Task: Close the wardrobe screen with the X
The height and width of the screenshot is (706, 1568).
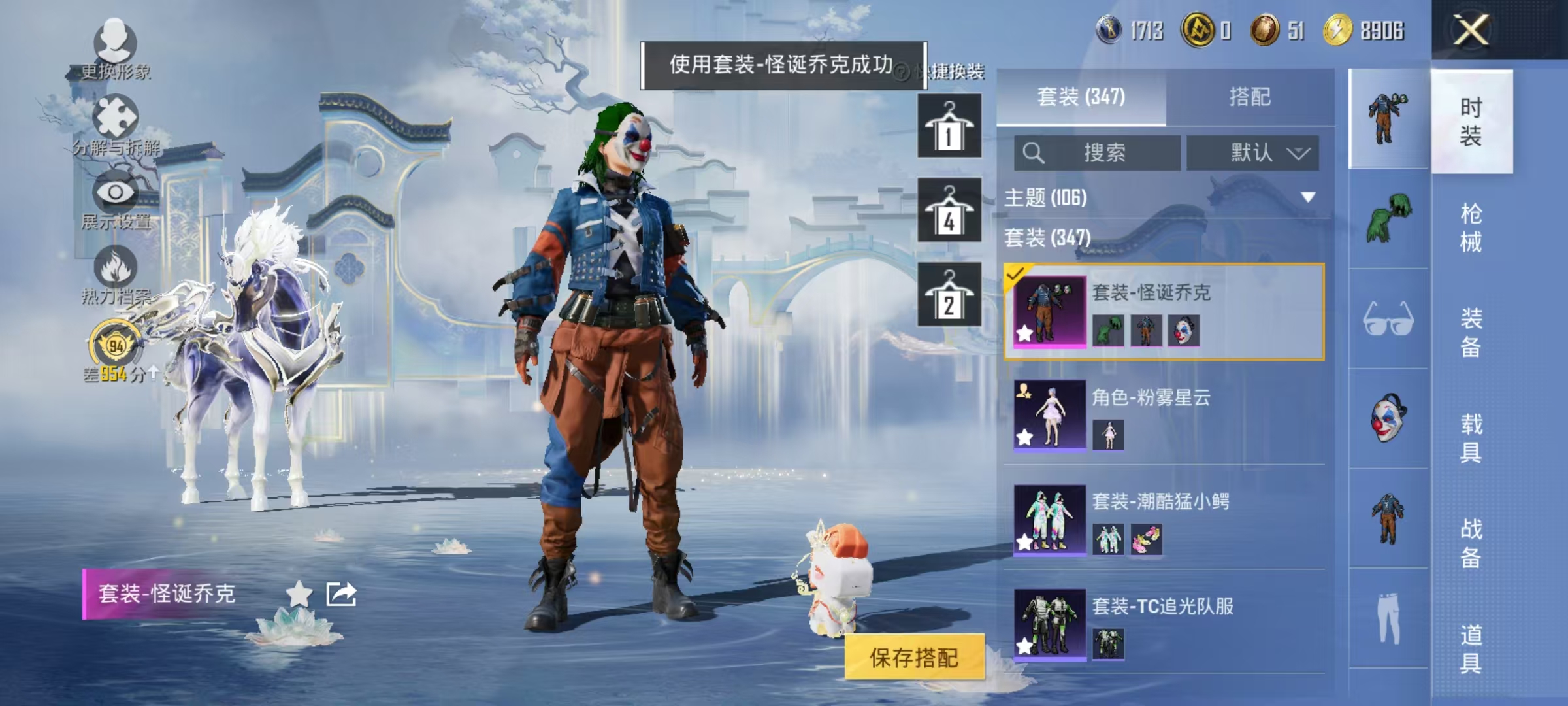Action: tap(1471, 30)
